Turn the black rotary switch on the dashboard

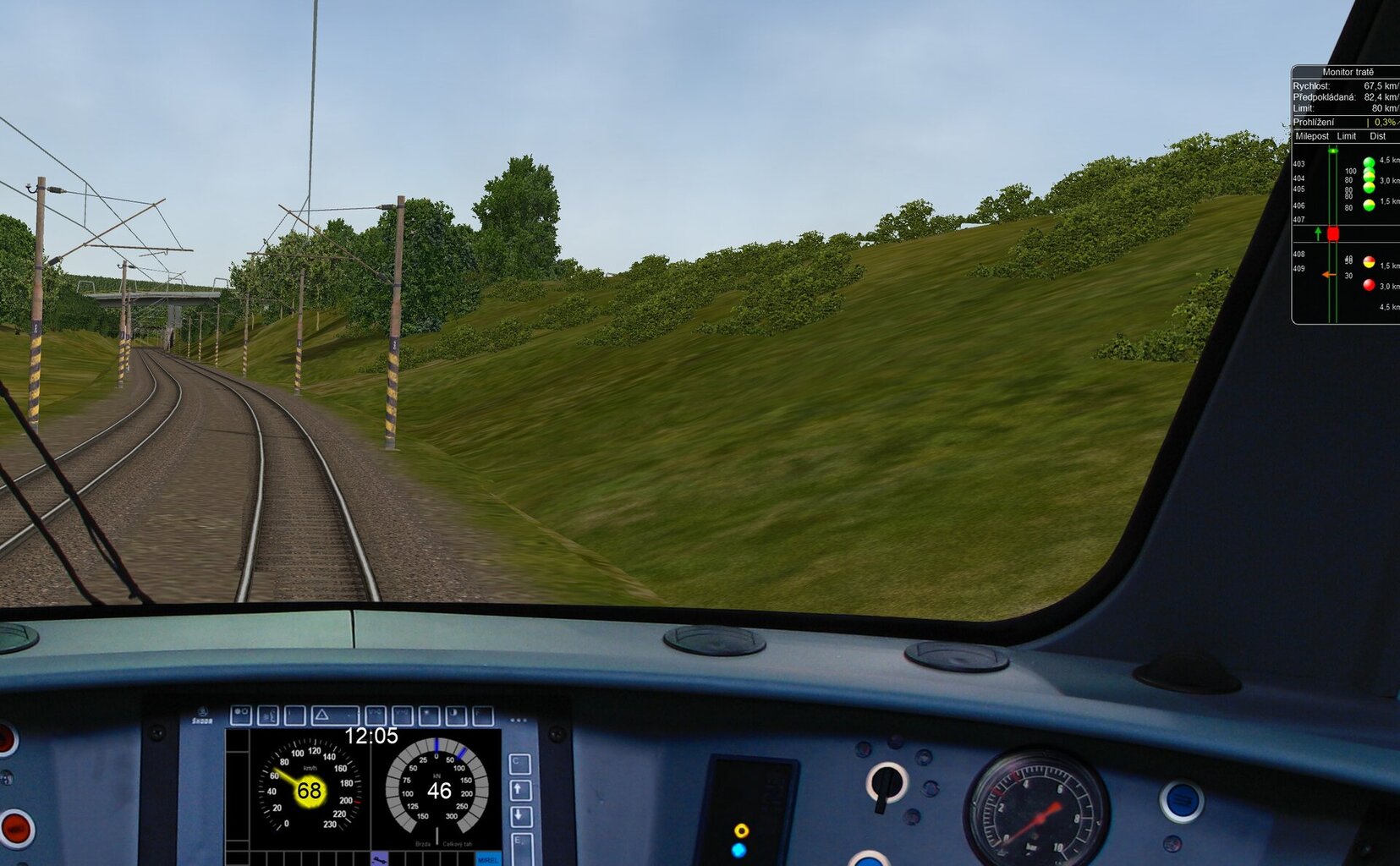(887, 783)
